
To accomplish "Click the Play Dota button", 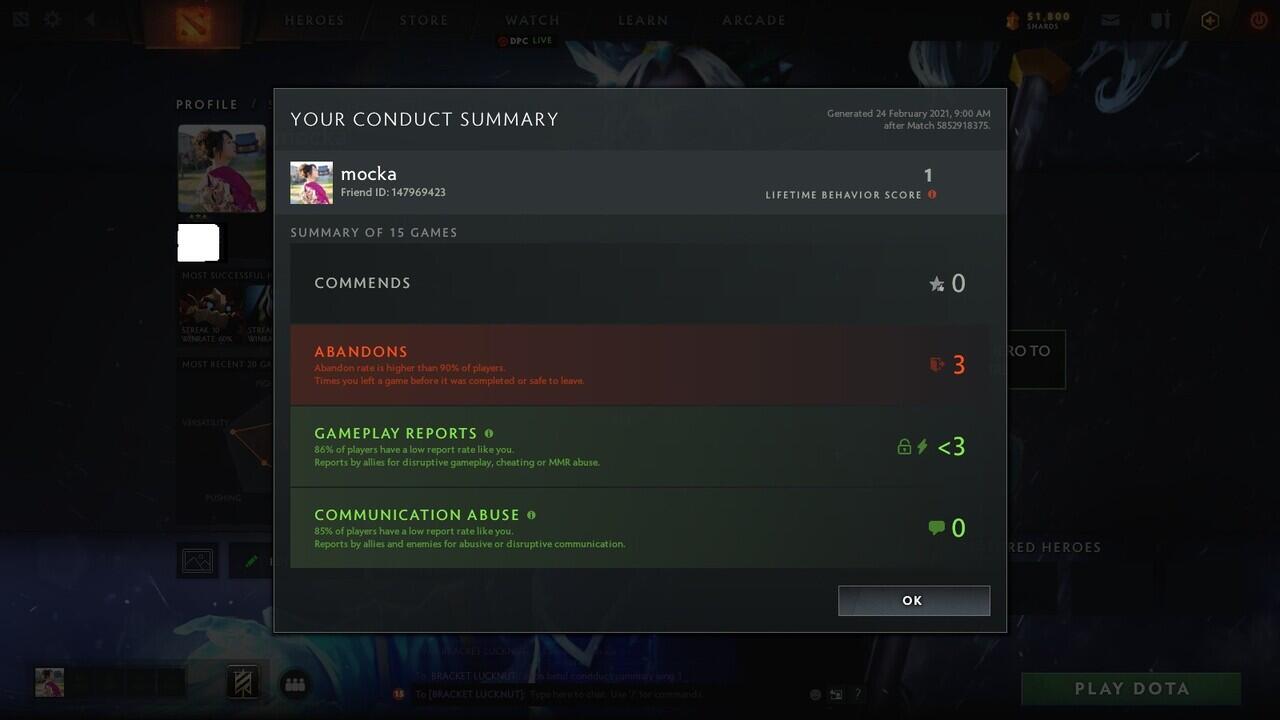I will [1131, 689].
